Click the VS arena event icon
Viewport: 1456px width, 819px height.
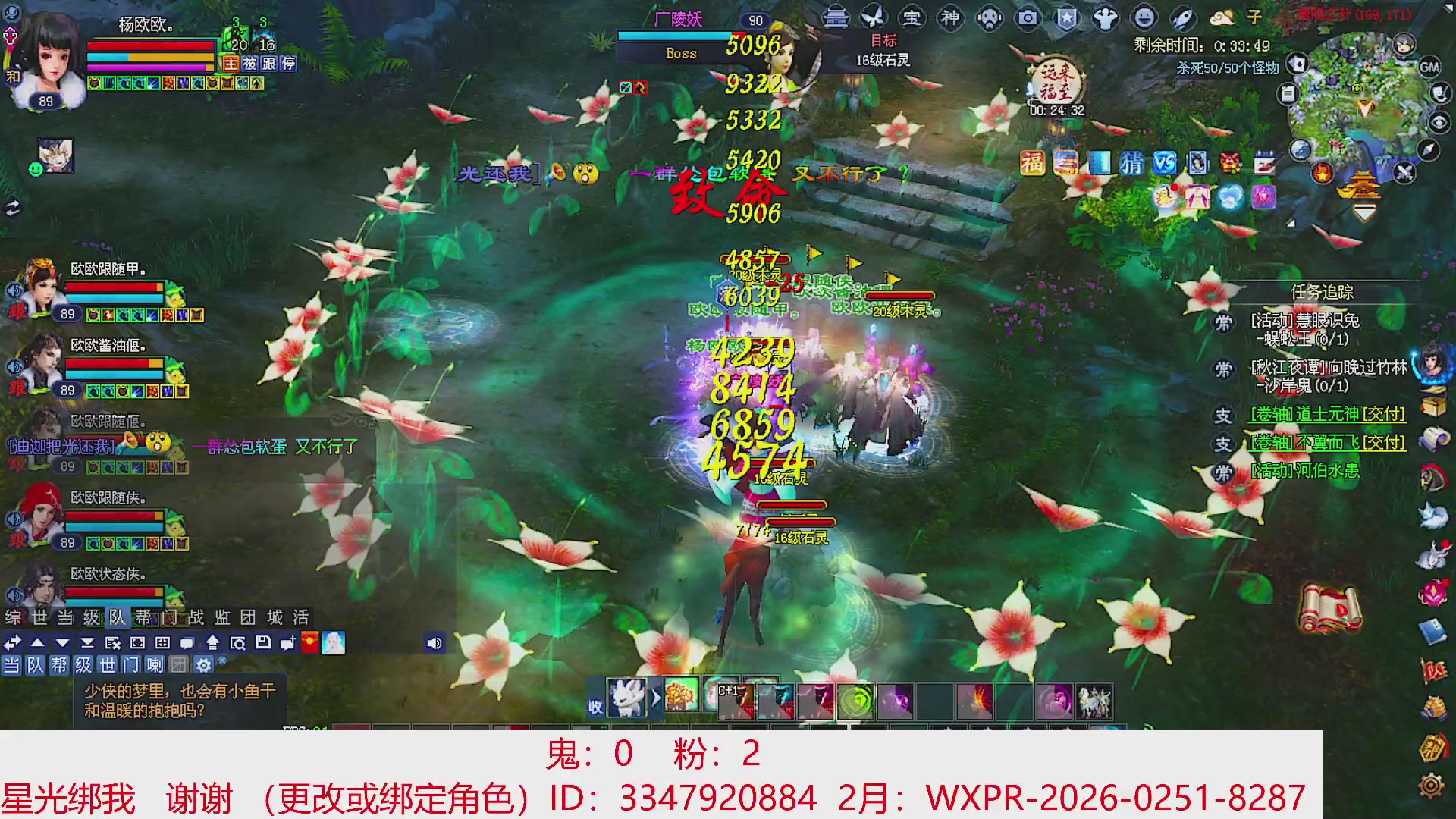[x=1164, y=161]
